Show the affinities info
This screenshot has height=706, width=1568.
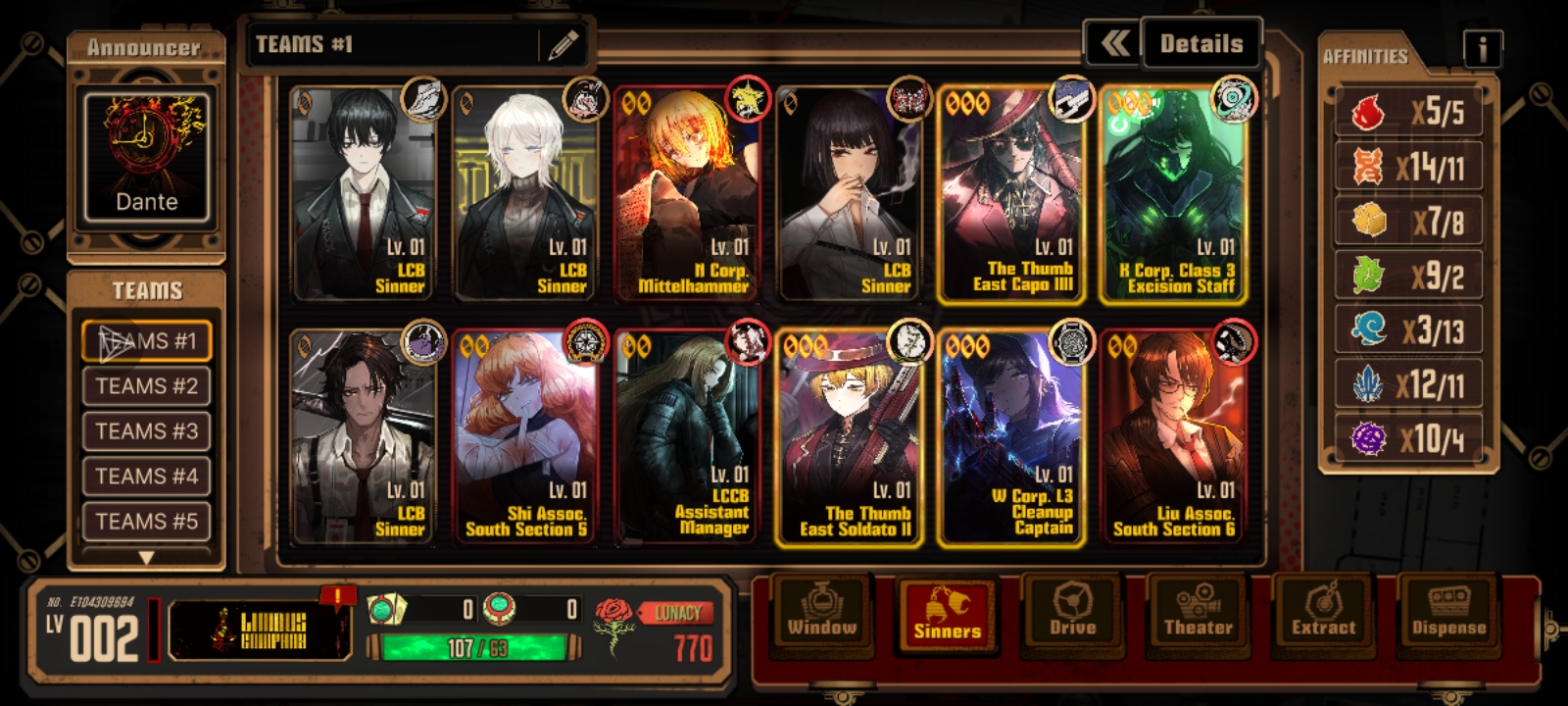[1482, 47]
